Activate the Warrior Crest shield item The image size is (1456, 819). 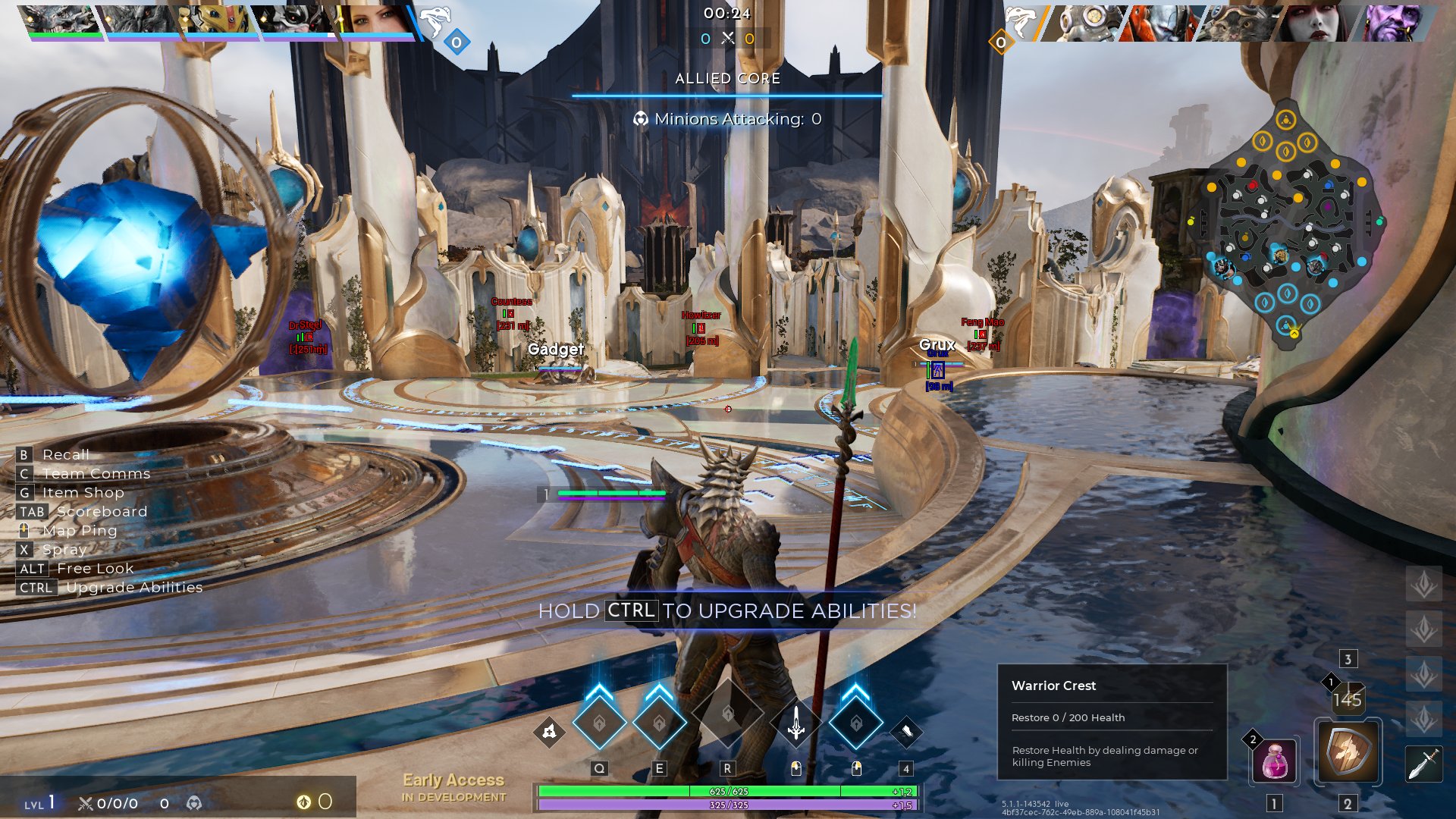pos(1348,752)
